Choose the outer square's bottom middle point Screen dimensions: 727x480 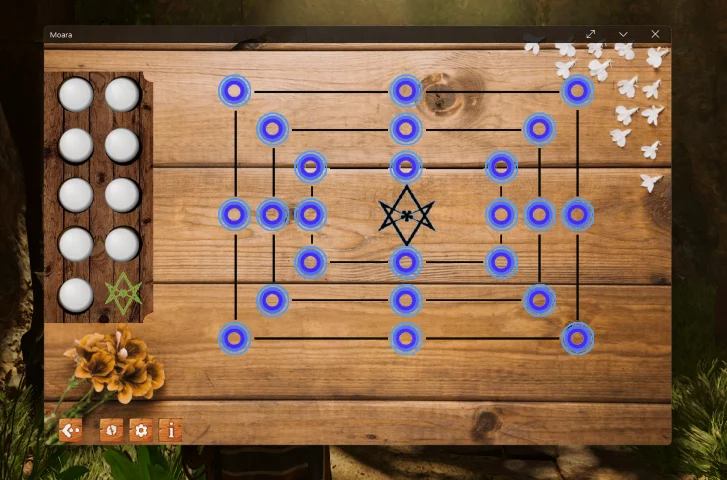[x=405, y=338]
